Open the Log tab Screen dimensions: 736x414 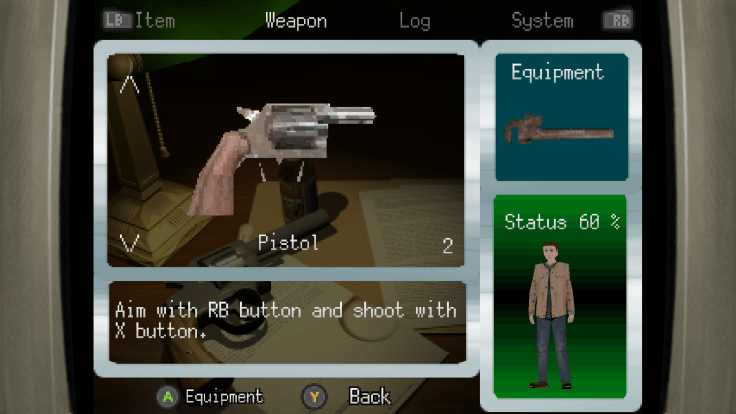click(x=414, y=20)
